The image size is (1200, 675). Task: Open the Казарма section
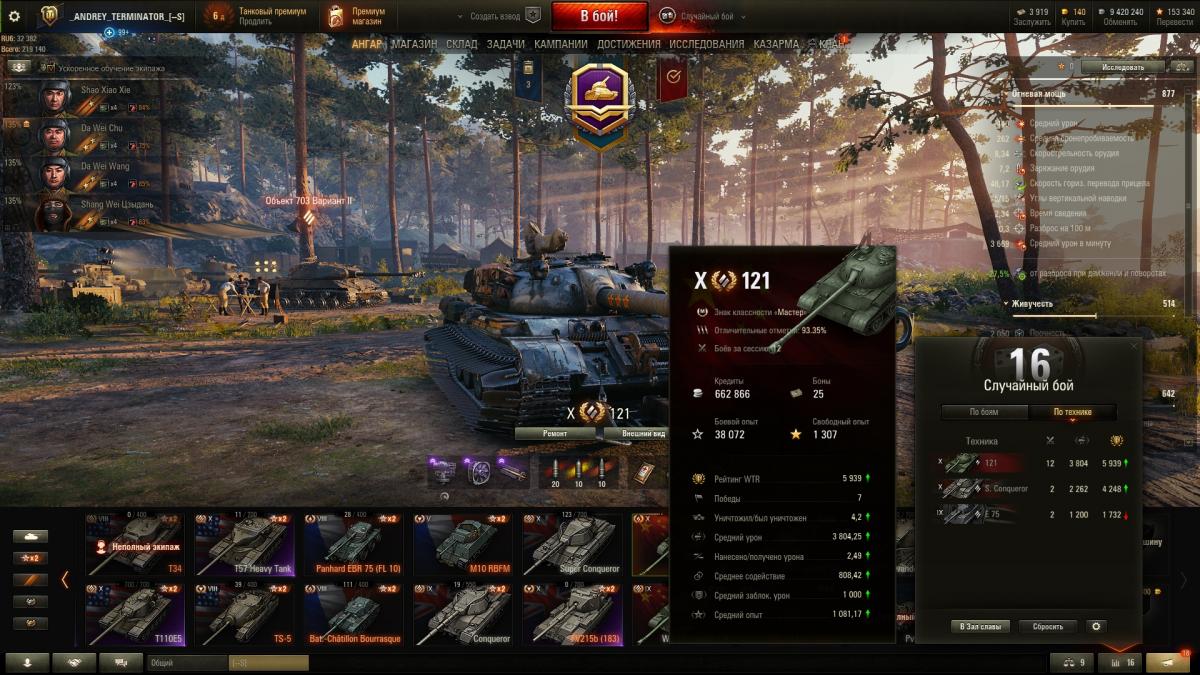tap(775, 45)
